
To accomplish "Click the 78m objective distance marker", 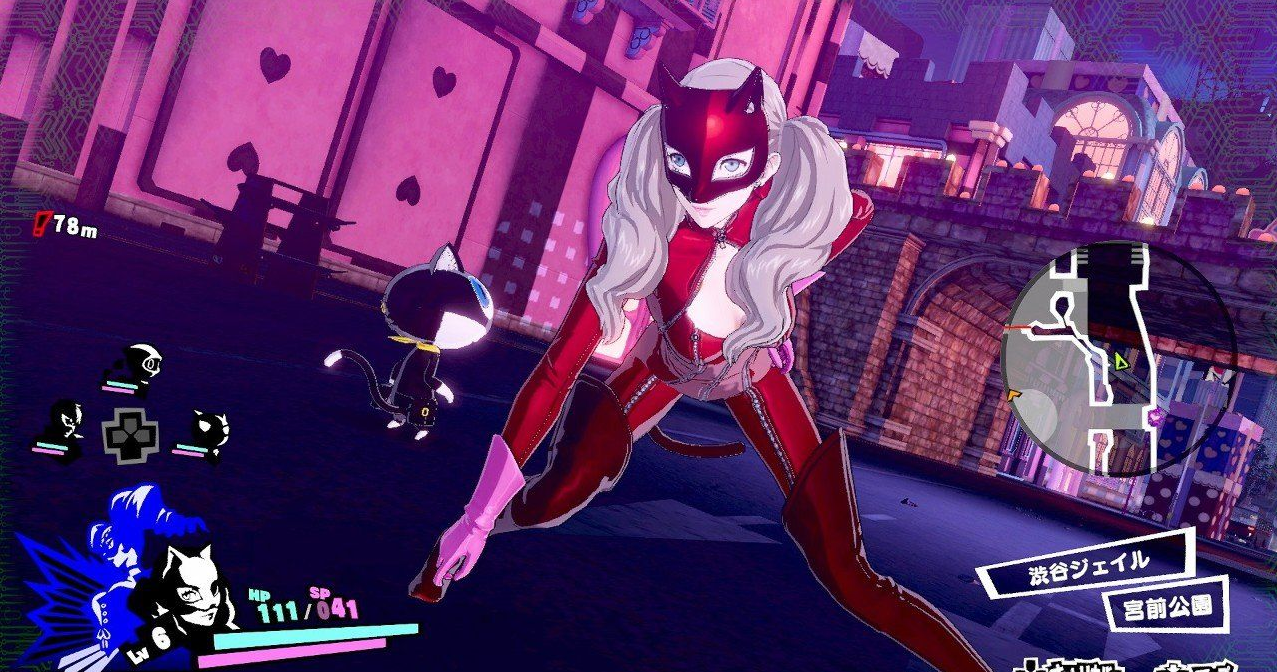I will [68, 227].
